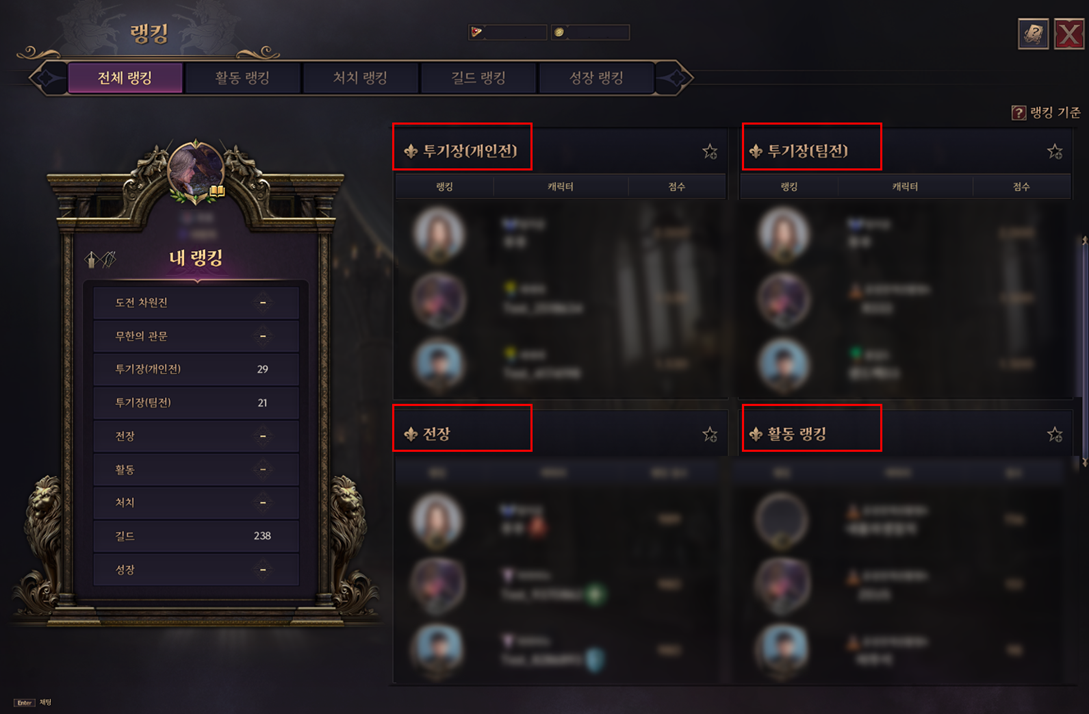Choose the 무한의 관문 row in 내 랭킹
Viewport: 1089px width, 714px height.
point(195,336)
